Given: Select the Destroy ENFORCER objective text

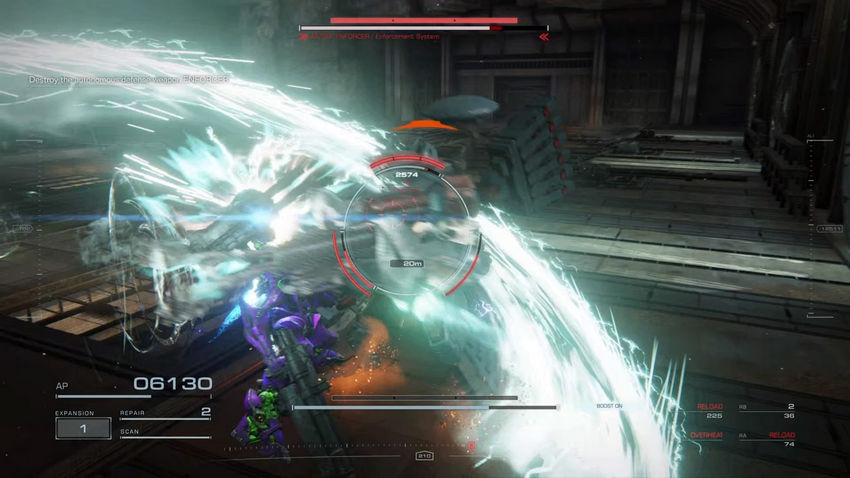Looking at the screenshot, I should point(115,78).
